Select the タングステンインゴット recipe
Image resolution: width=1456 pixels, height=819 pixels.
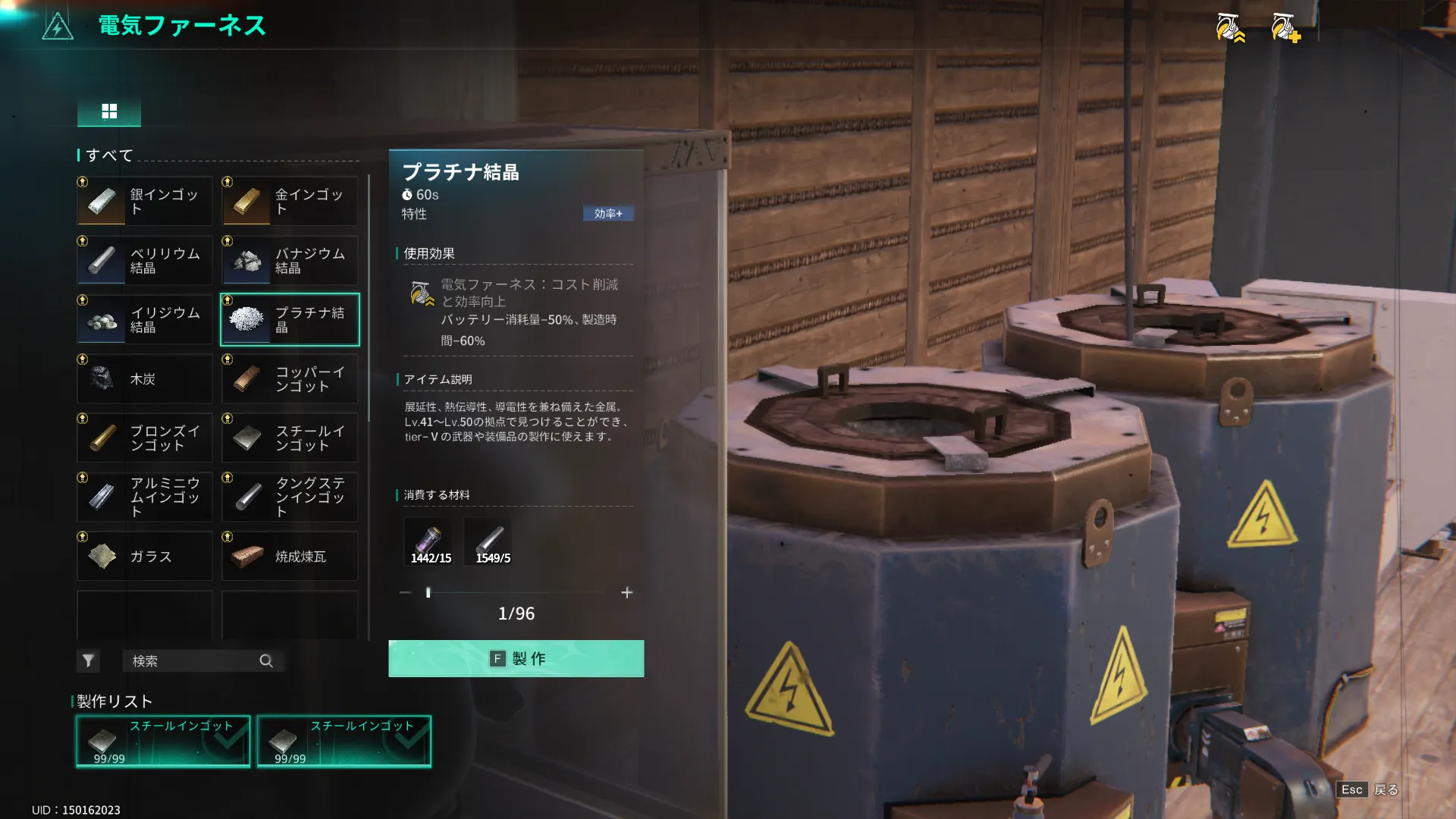coord(290,497)
